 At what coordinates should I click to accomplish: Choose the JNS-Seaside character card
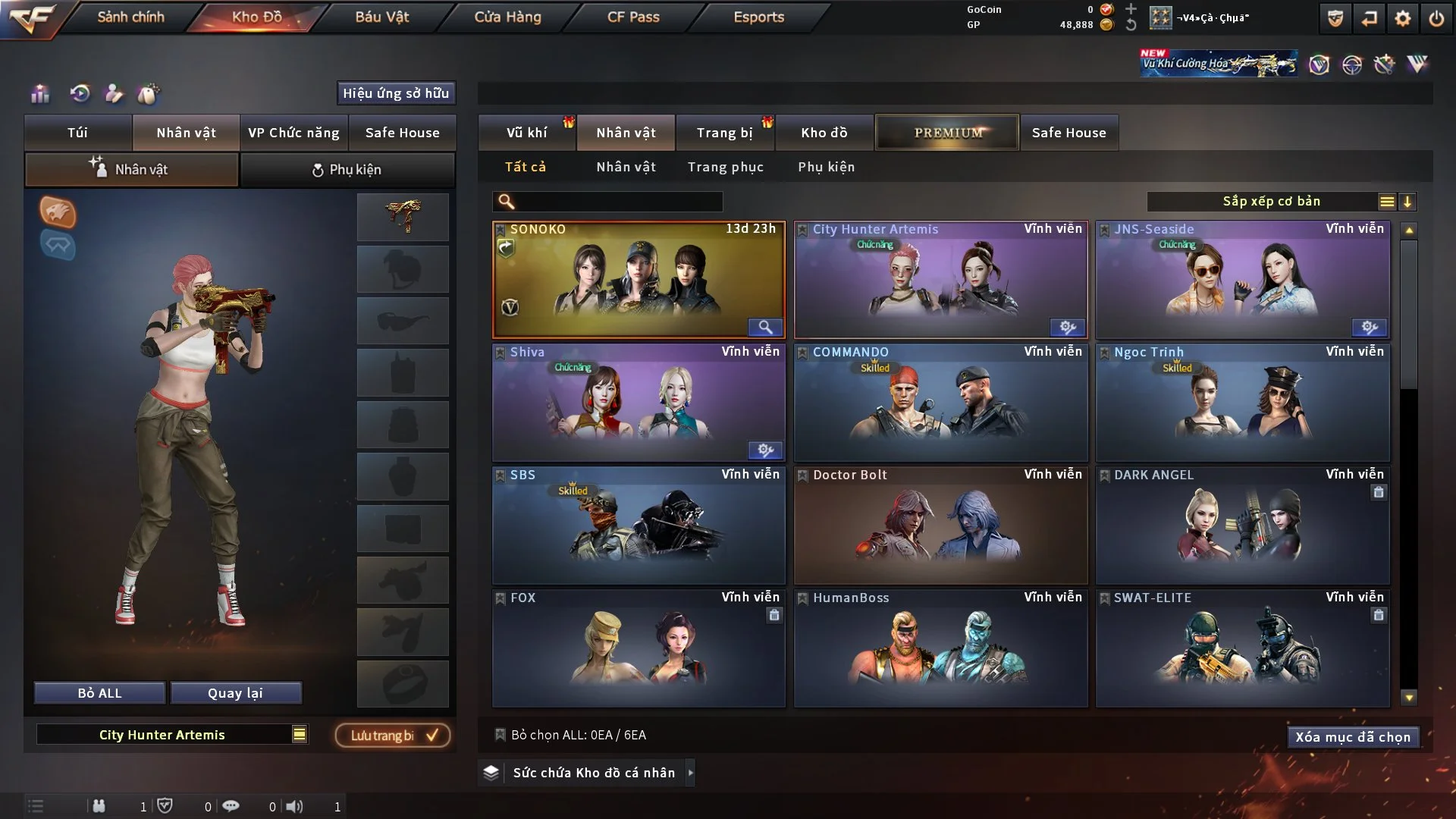pyautogui.click(x=1242, y=281)
